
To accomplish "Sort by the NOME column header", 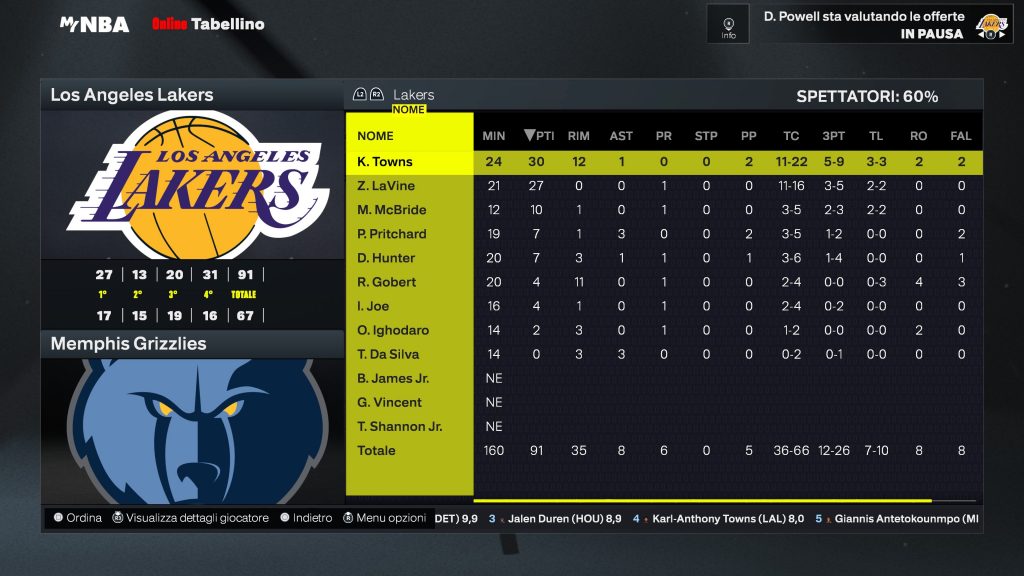I will [376, 136].
